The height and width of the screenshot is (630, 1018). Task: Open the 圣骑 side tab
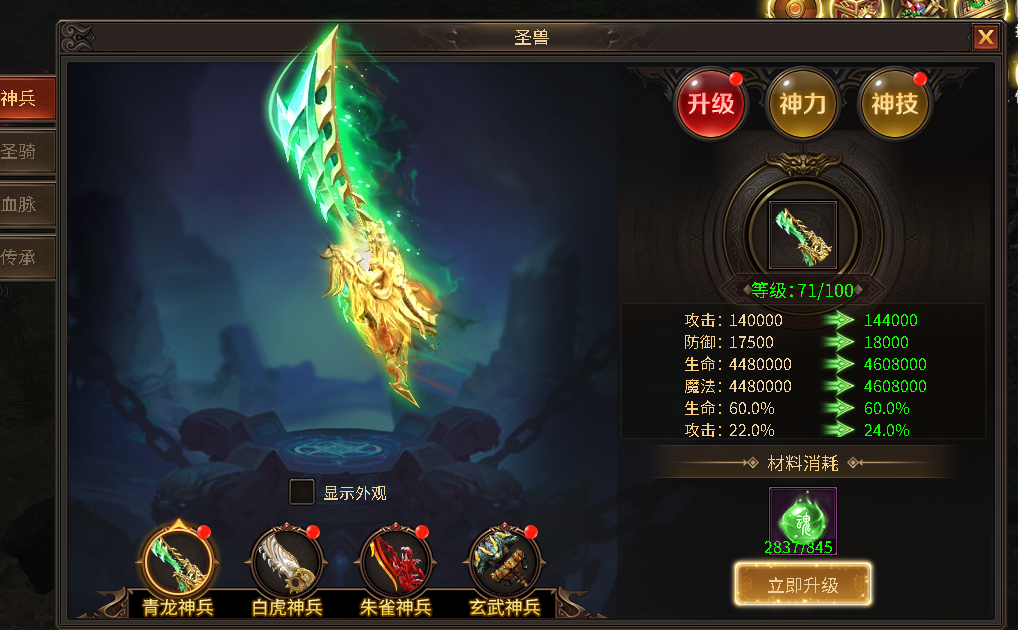tap(24, 152)
